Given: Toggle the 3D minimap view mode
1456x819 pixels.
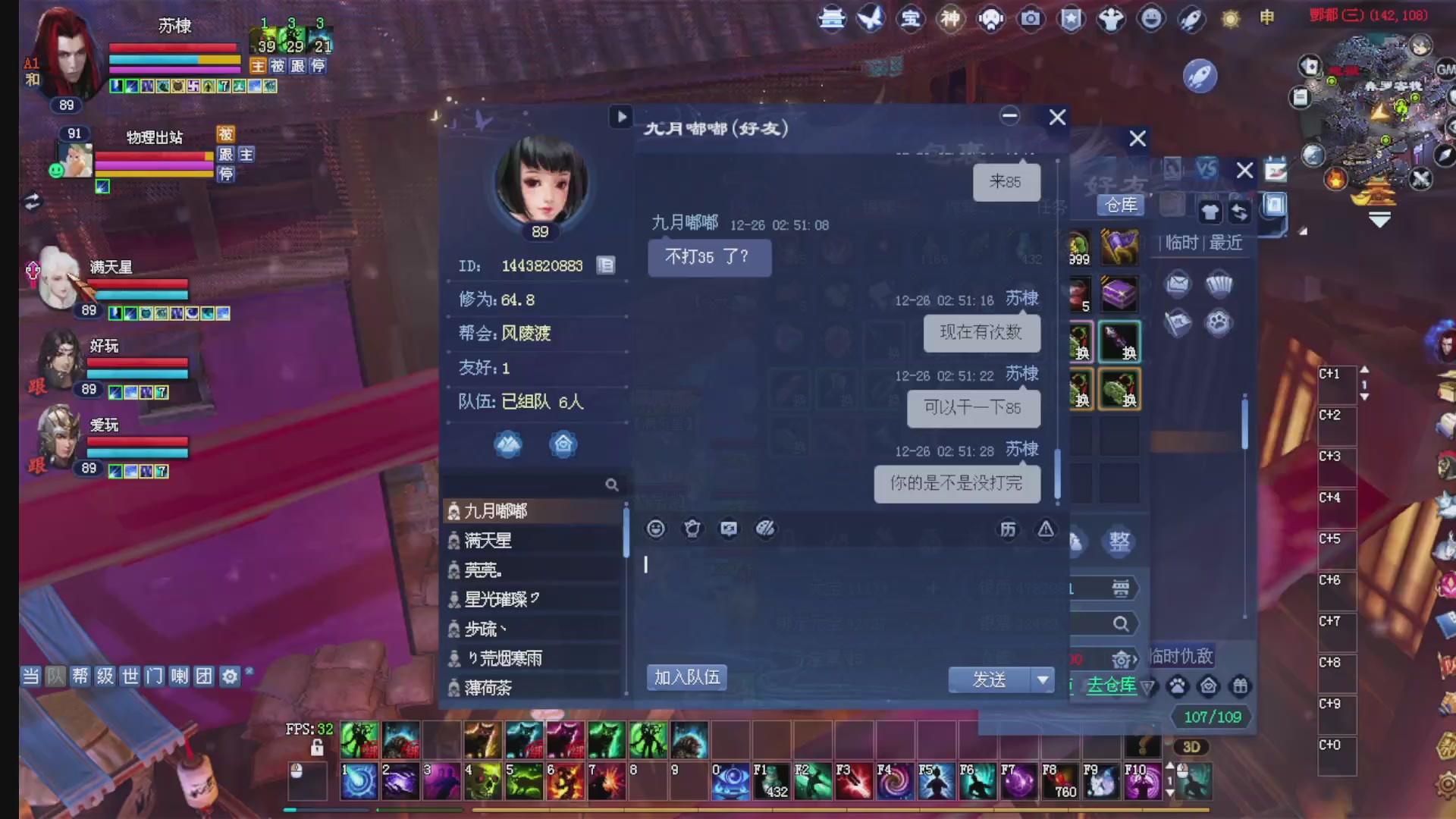Looking at the screenshot, I should tap(1193, 746).
